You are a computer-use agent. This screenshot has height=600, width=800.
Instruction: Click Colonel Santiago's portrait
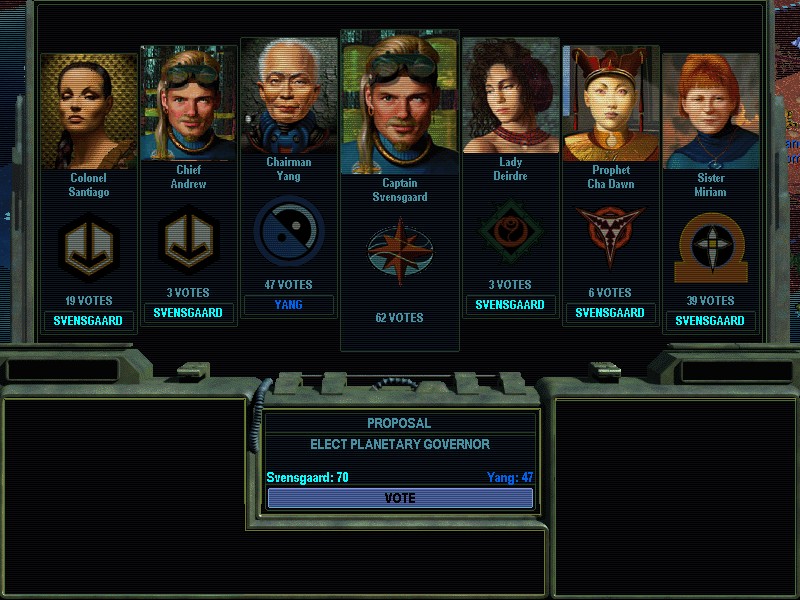(89, 111)
